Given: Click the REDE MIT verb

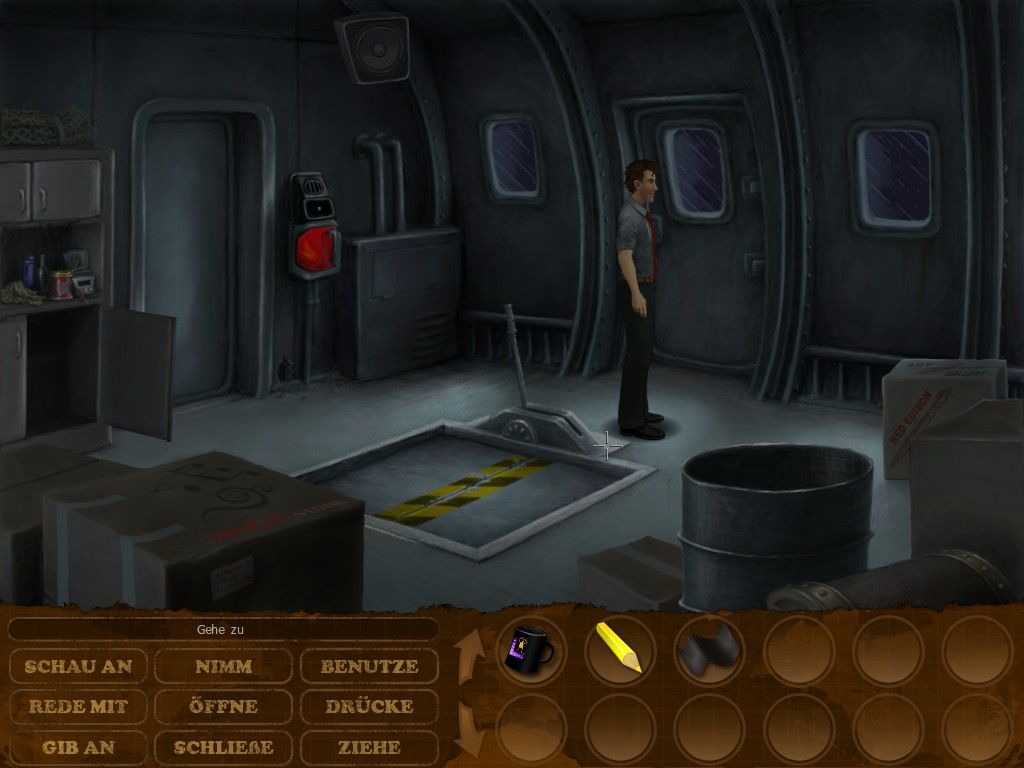Looking at the screenshot, I should [x=79, y=706].
